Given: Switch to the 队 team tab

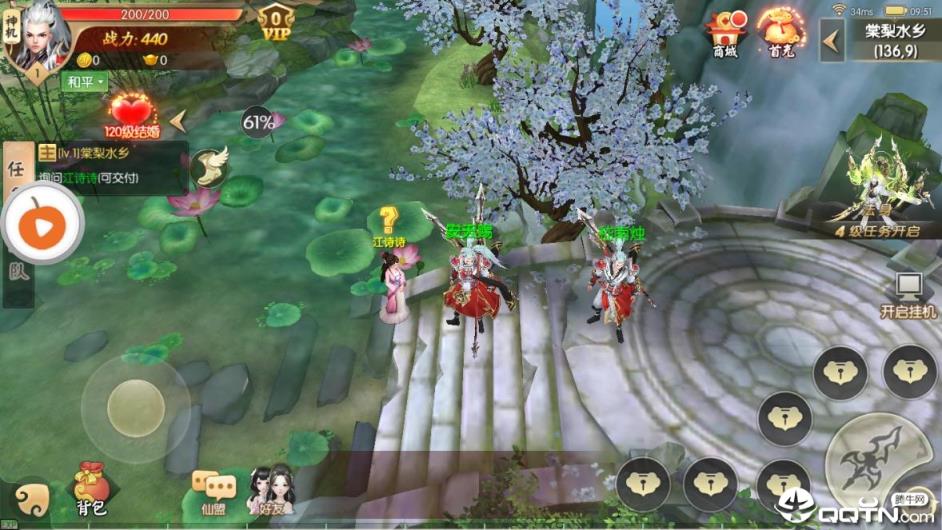Looking at the screenshot, I should (x=17, y=272).
